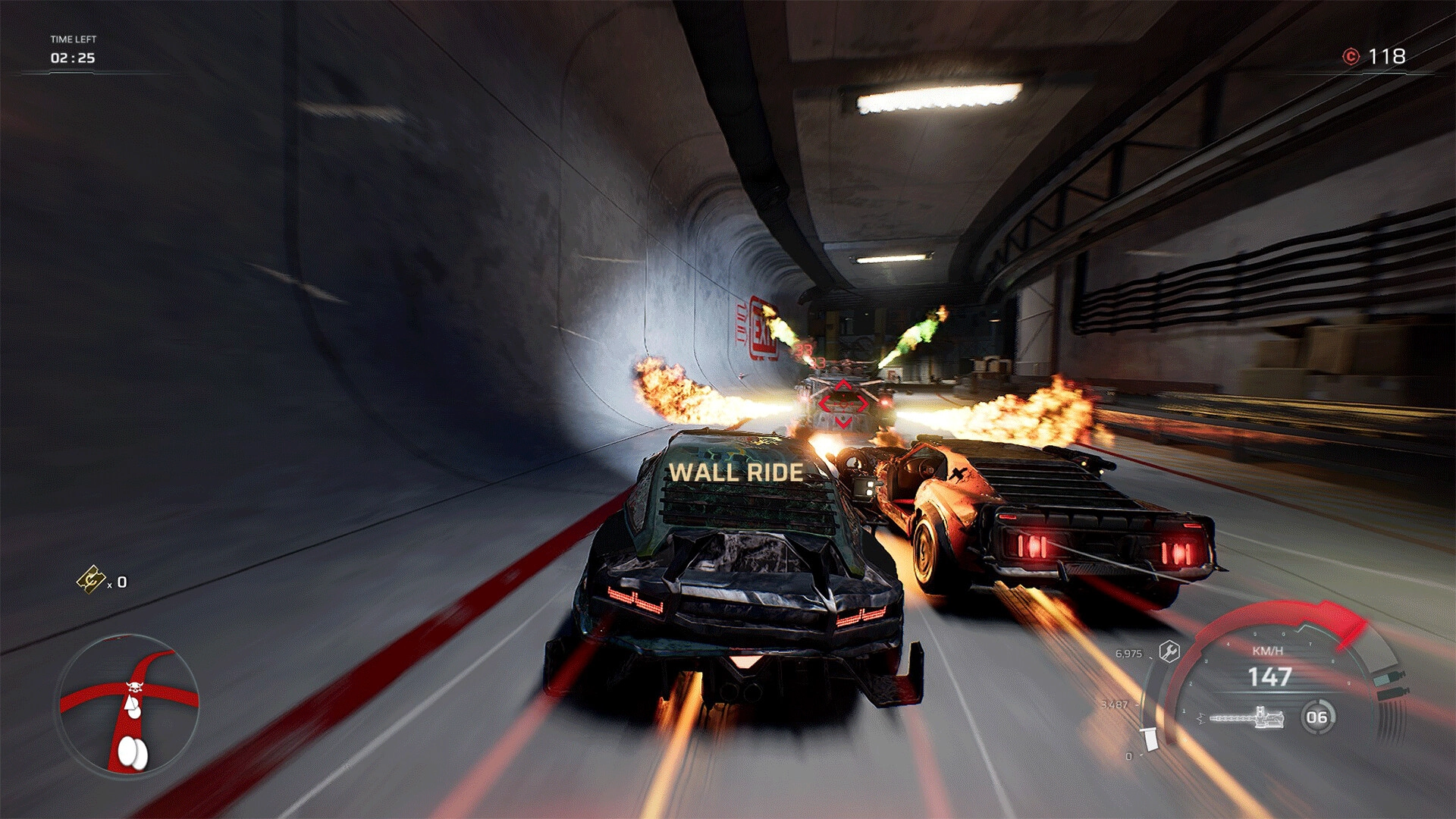Click the wrench repair icon
The image size is (1456, 819).
click(x=1169, y=651)
